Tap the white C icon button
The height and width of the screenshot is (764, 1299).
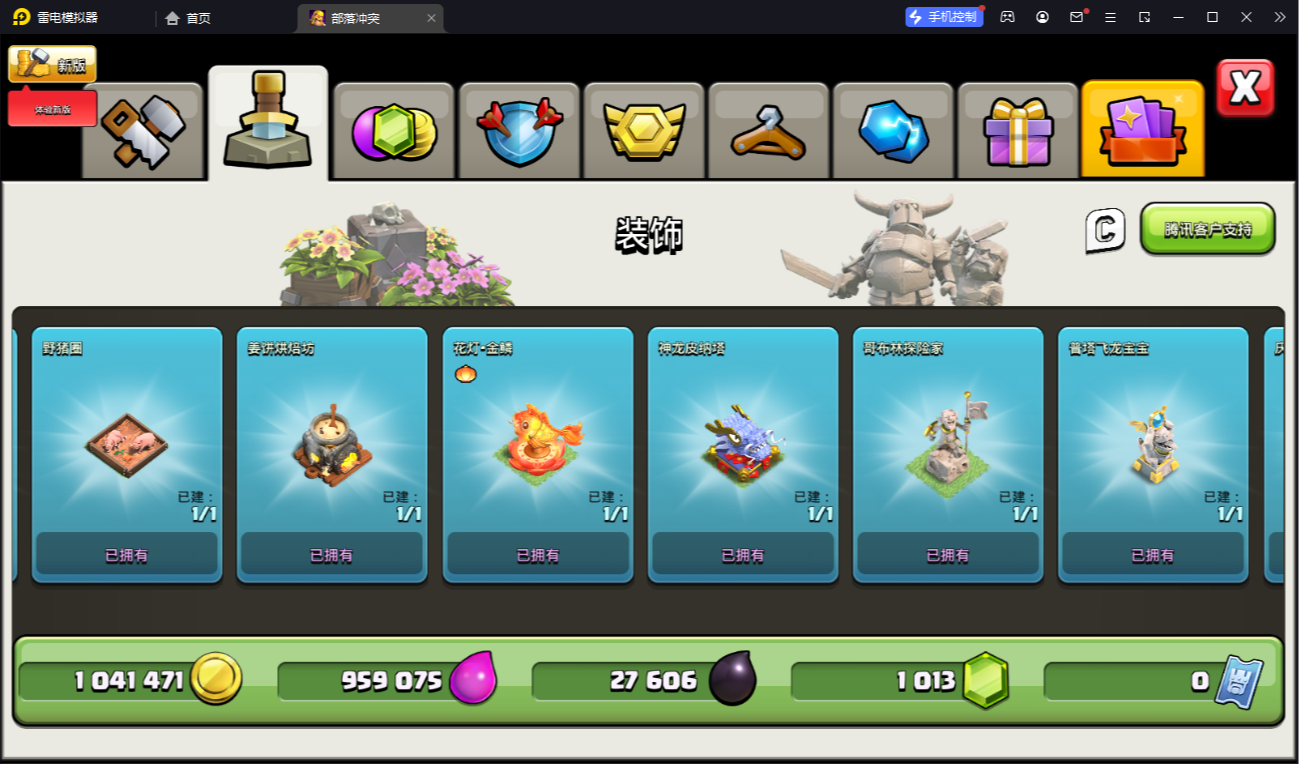point(1105,230)
